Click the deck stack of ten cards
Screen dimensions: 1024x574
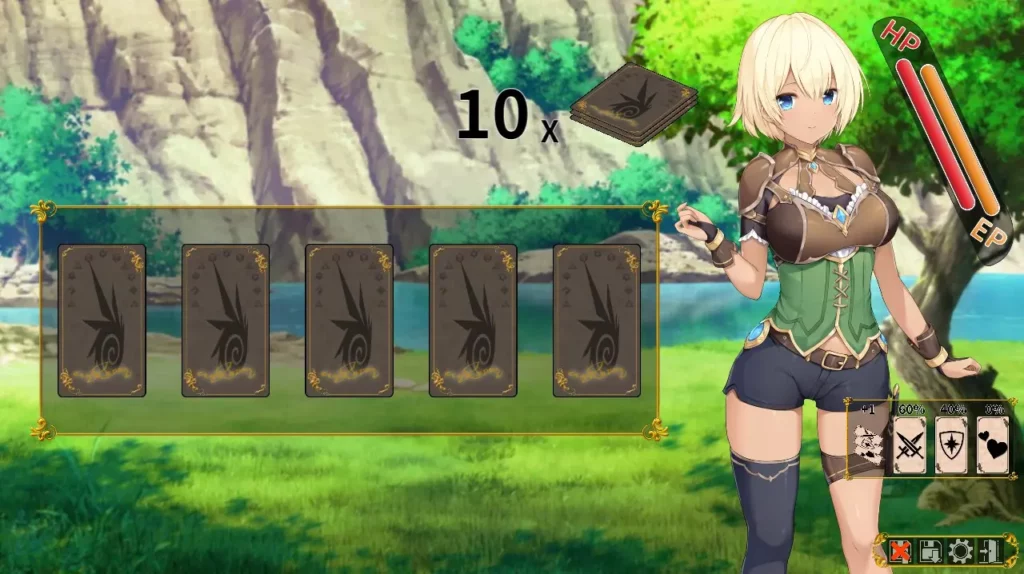click(632, 104)
